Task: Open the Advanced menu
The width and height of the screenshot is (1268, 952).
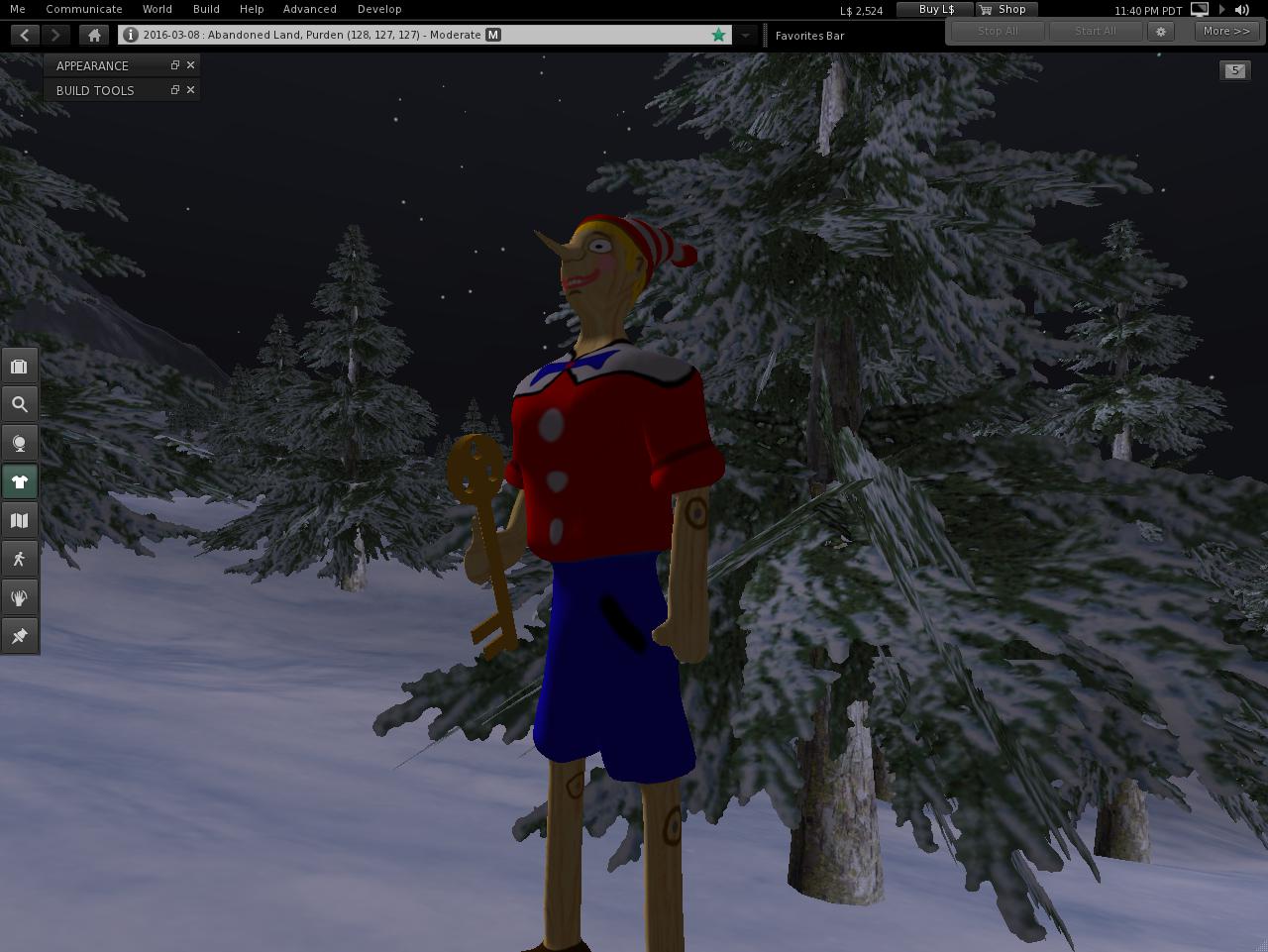Action: point(309,9)
